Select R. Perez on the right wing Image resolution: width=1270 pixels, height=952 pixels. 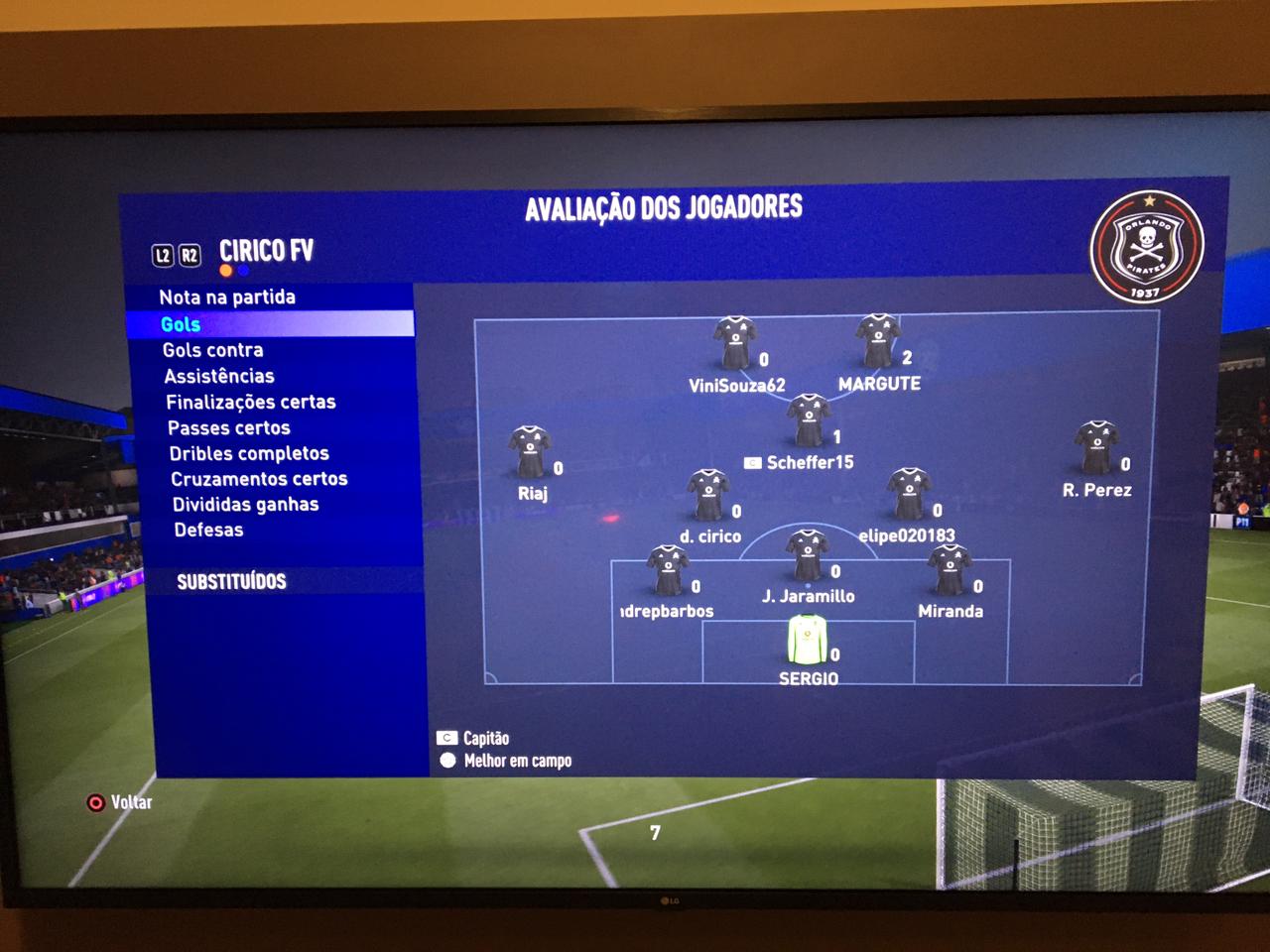pos(1096,448)
